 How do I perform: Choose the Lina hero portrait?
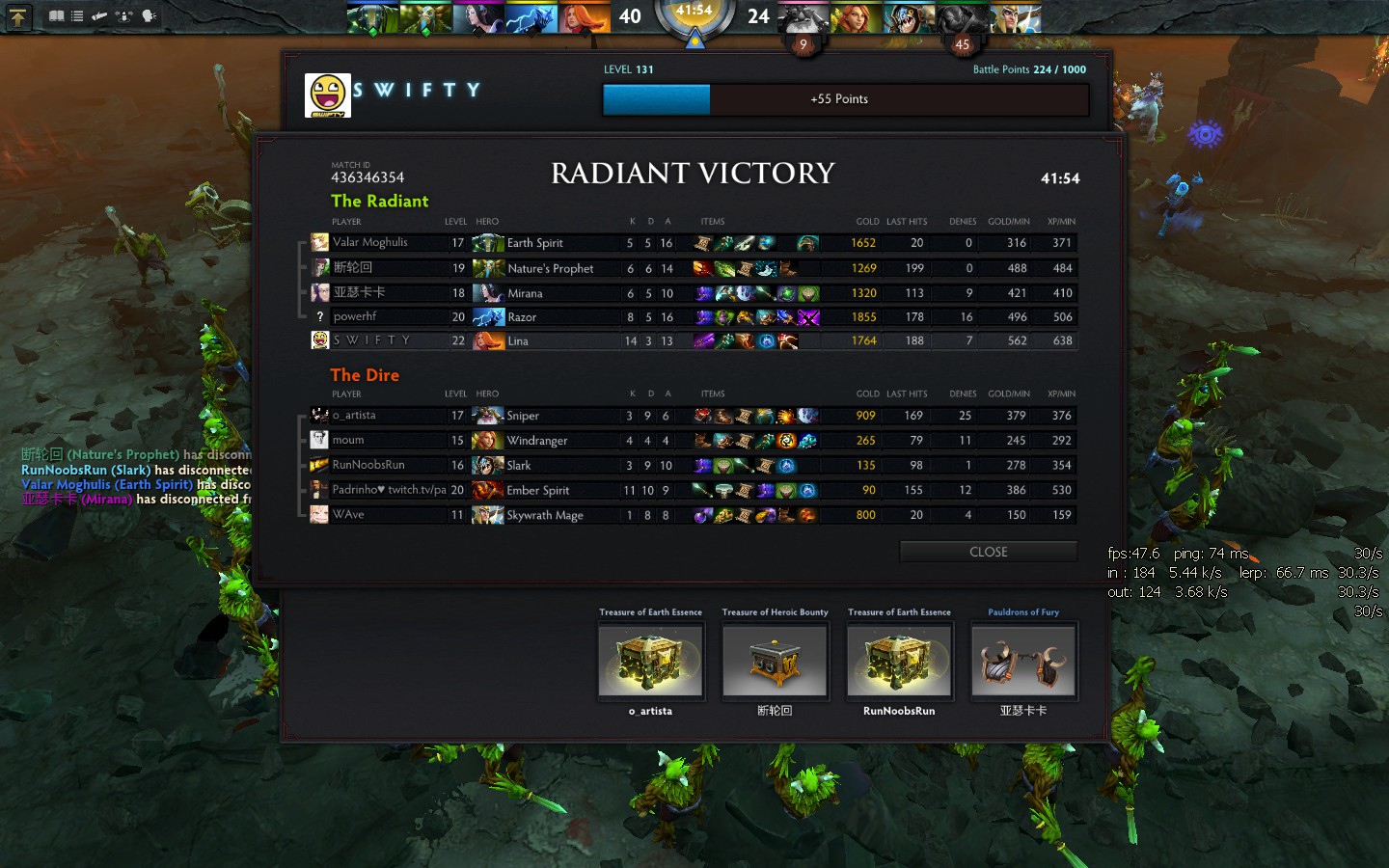pyautogui.click(x=488, y=341)
